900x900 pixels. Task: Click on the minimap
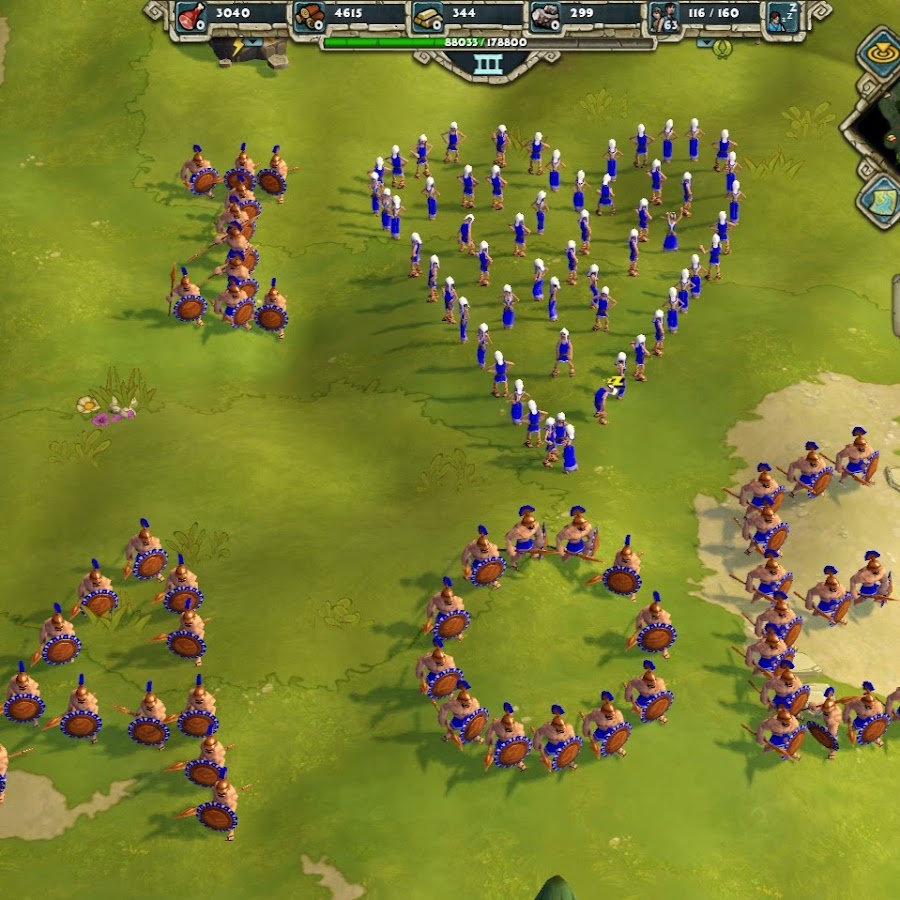(880, 123)
